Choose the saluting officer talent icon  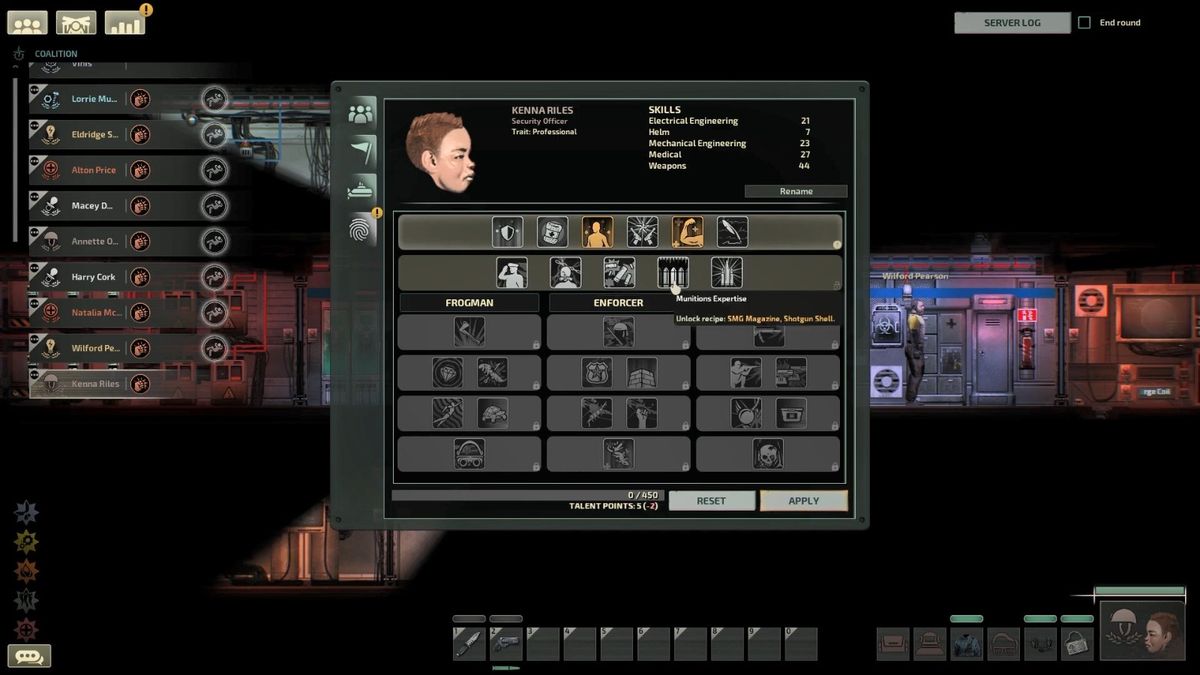(512, 272)
